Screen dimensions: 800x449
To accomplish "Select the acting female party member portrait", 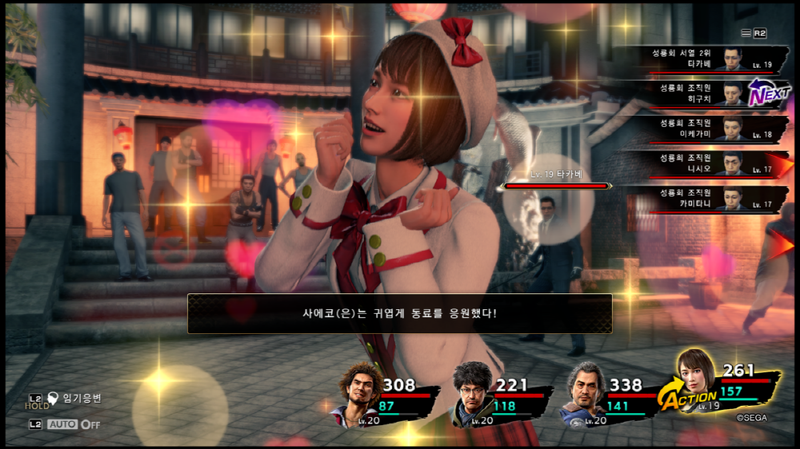I will tap(696, 379).
